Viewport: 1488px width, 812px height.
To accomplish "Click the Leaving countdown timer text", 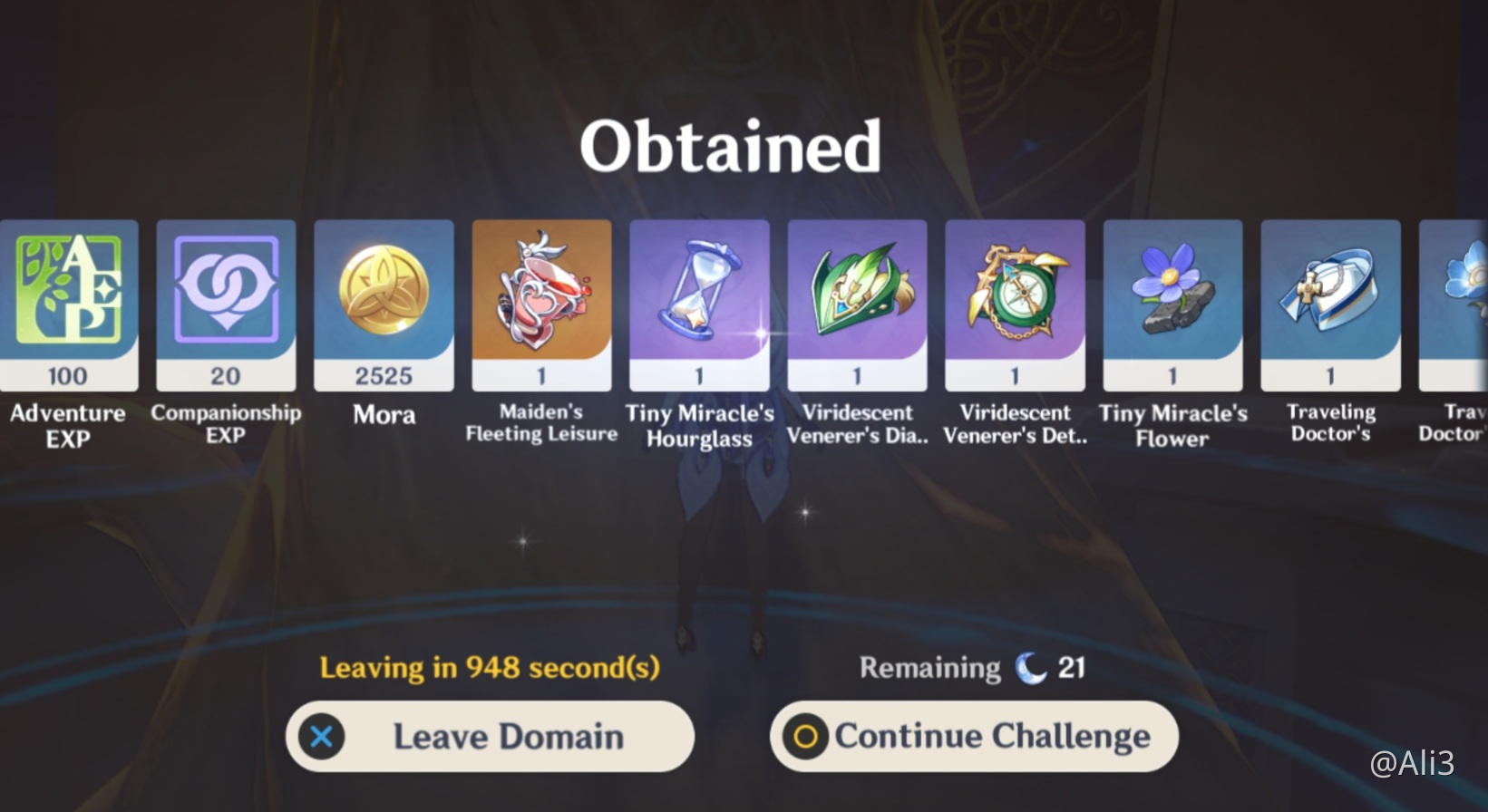I will [488, 668].
